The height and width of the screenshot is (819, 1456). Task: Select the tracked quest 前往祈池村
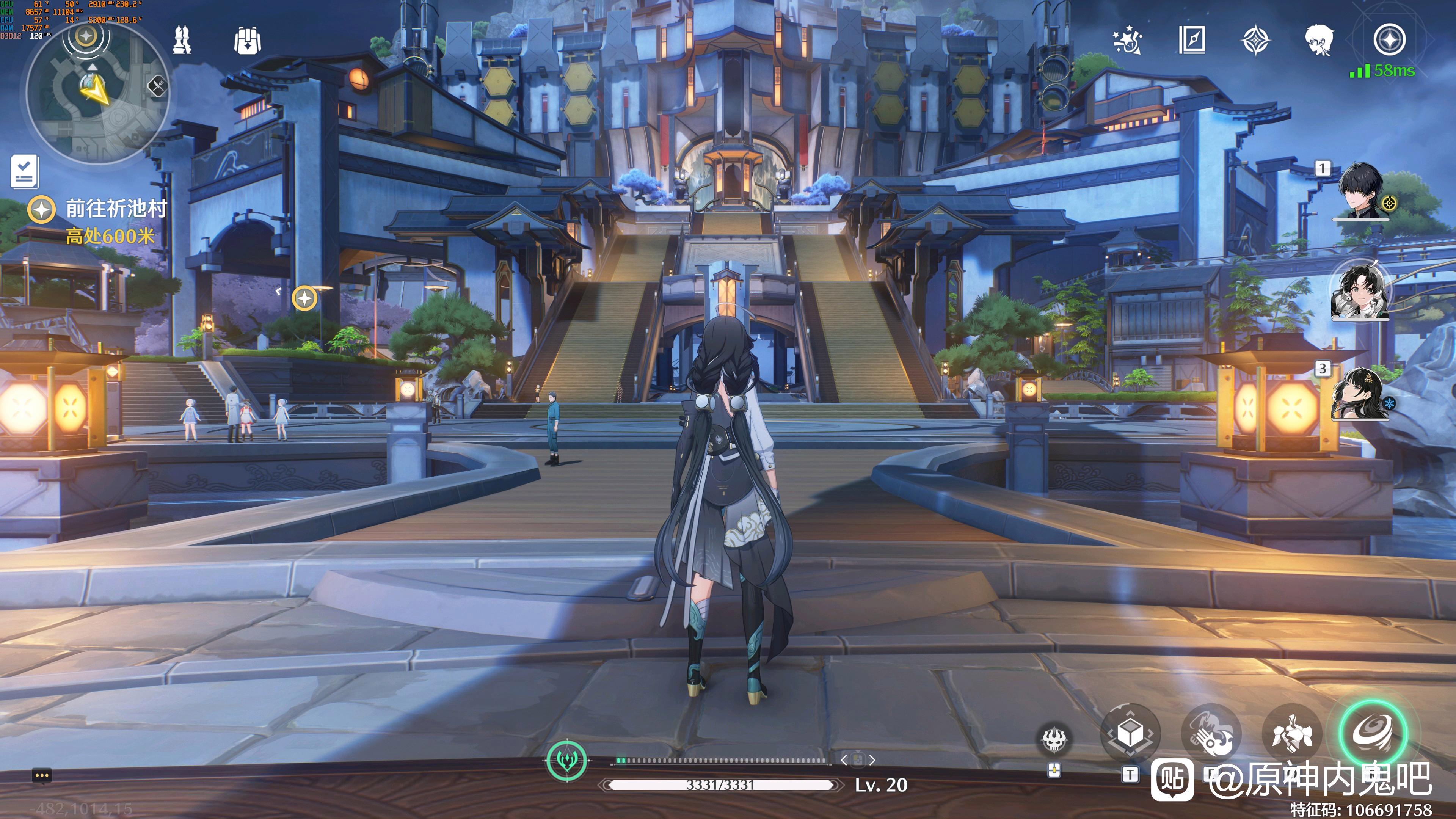(116, 209)
